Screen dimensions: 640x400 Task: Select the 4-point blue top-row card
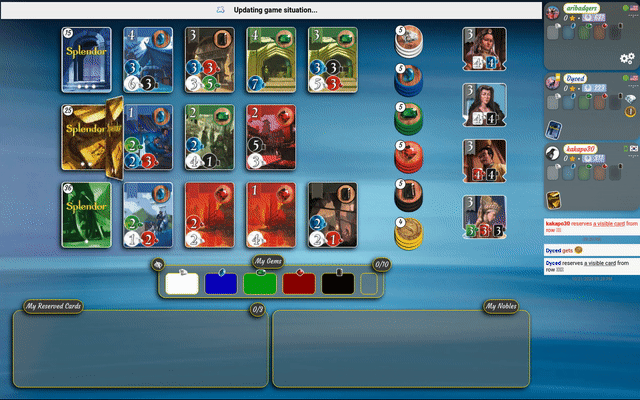pos(148,60)
